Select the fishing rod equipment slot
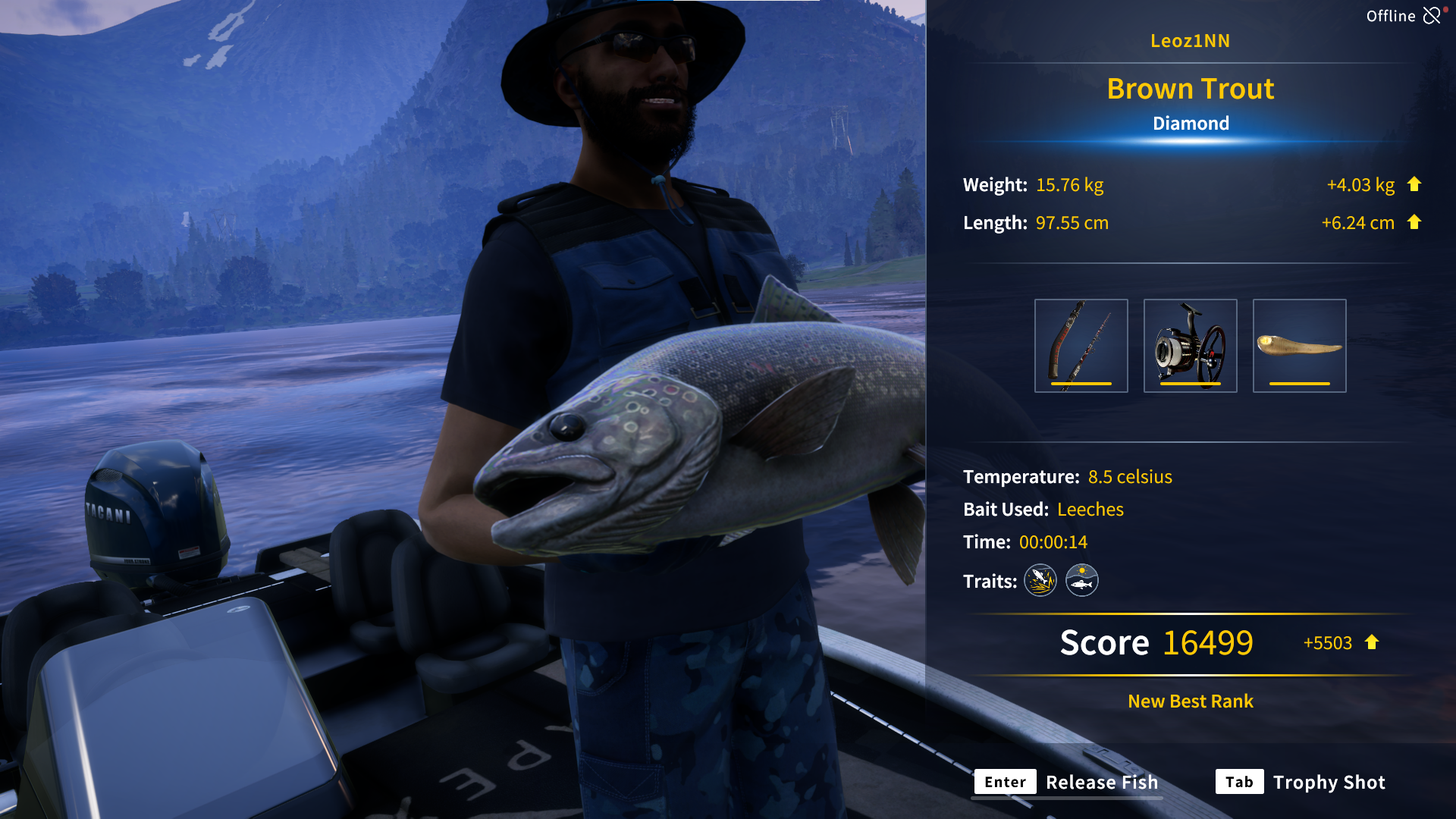This screenshot has height=819, width=1456. pos(1081,346)
